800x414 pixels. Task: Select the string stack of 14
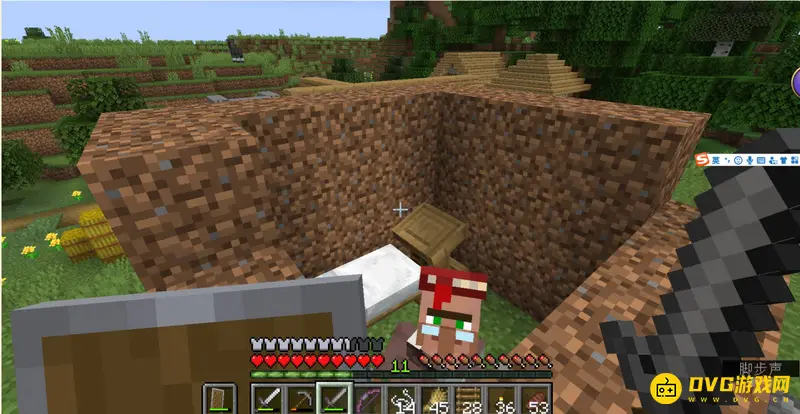(402, 400)
